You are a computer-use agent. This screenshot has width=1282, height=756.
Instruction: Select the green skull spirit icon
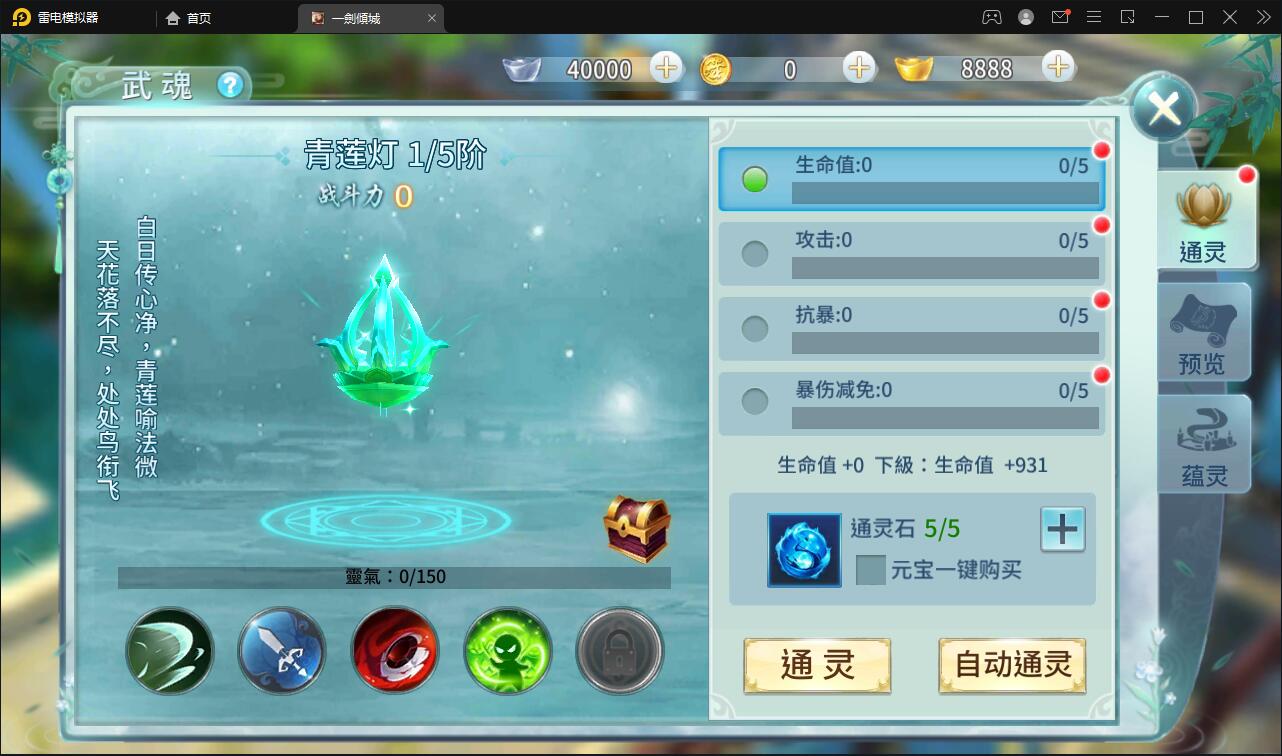click(x=507, y=651)
